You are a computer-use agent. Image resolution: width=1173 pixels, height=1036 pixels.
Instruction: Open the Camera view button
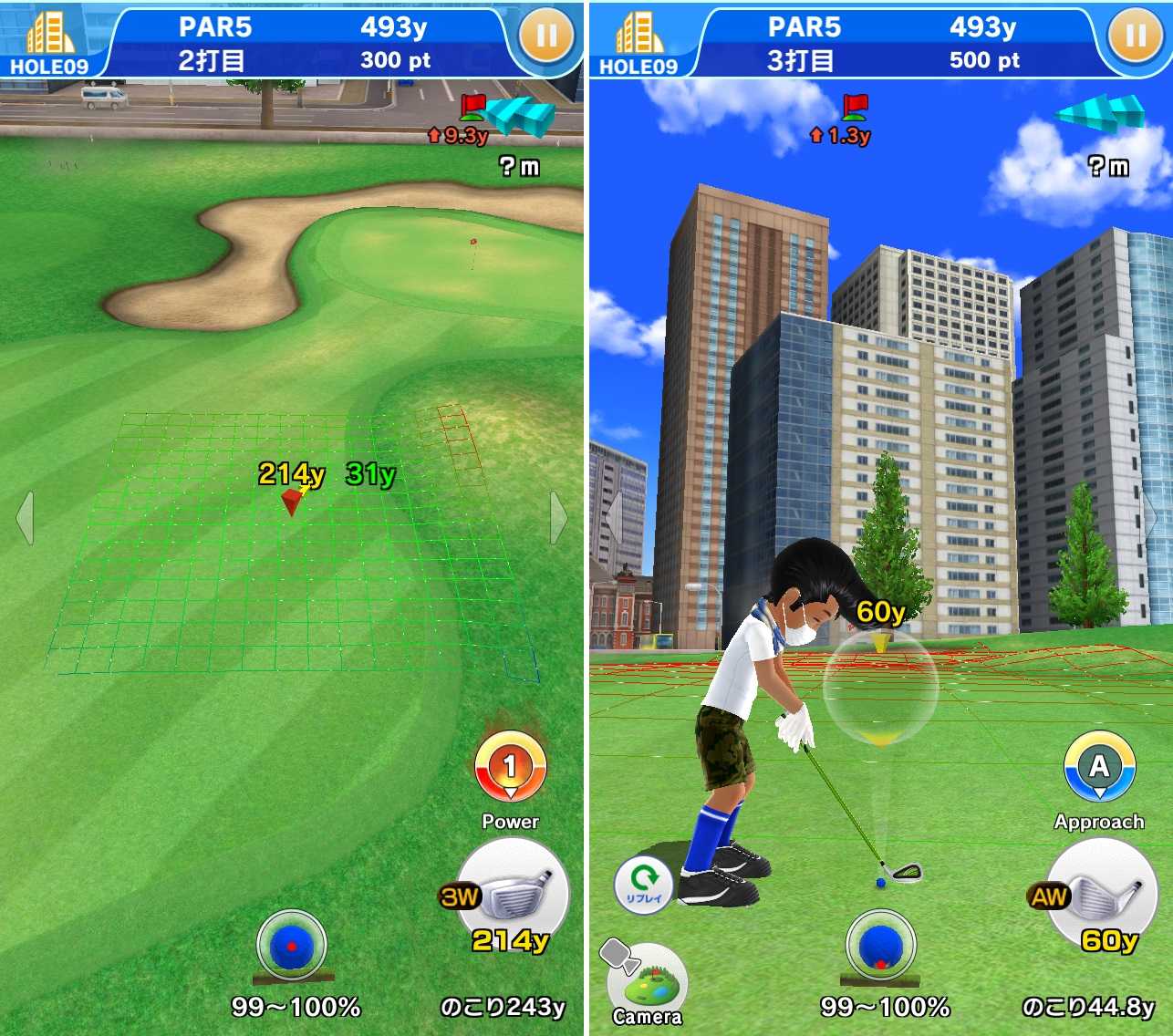click(647, 985)
